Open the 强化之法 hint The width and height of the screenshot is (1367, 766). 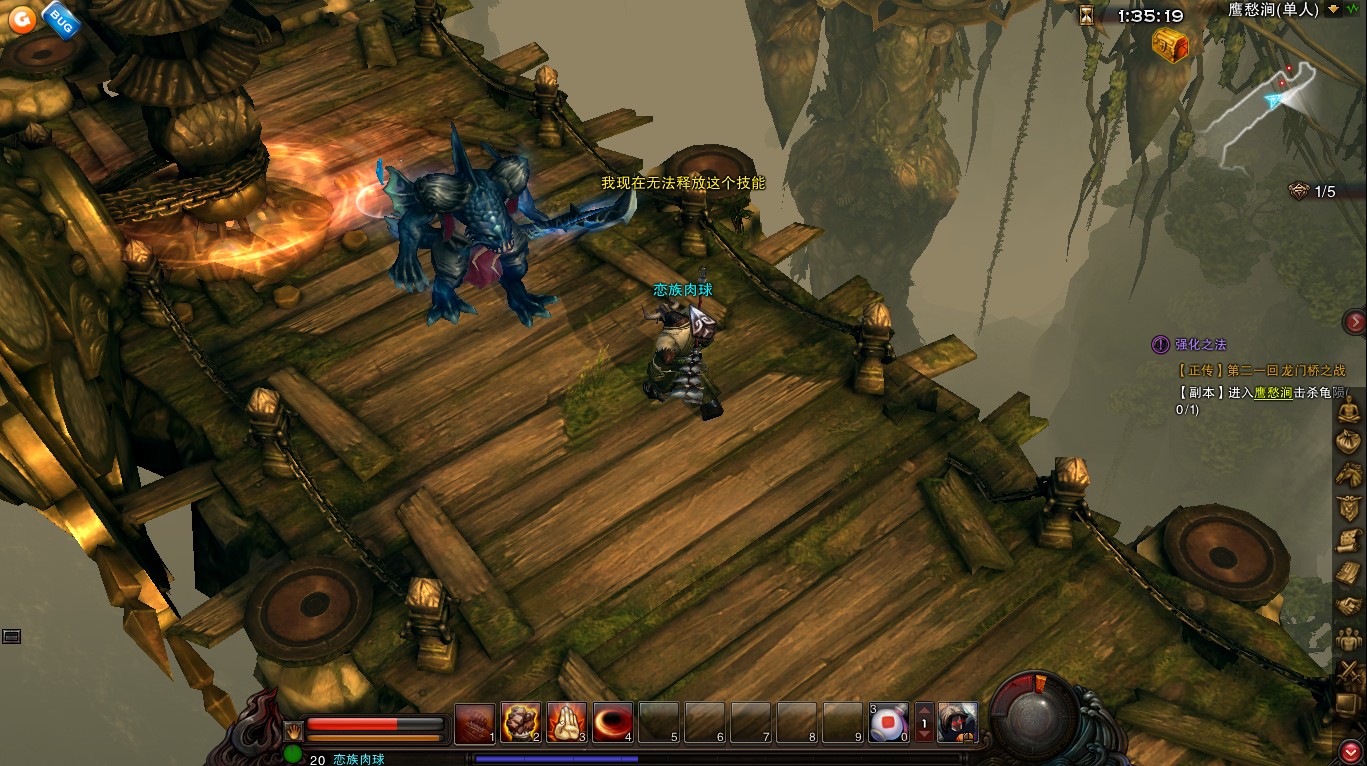(1200, 344)
